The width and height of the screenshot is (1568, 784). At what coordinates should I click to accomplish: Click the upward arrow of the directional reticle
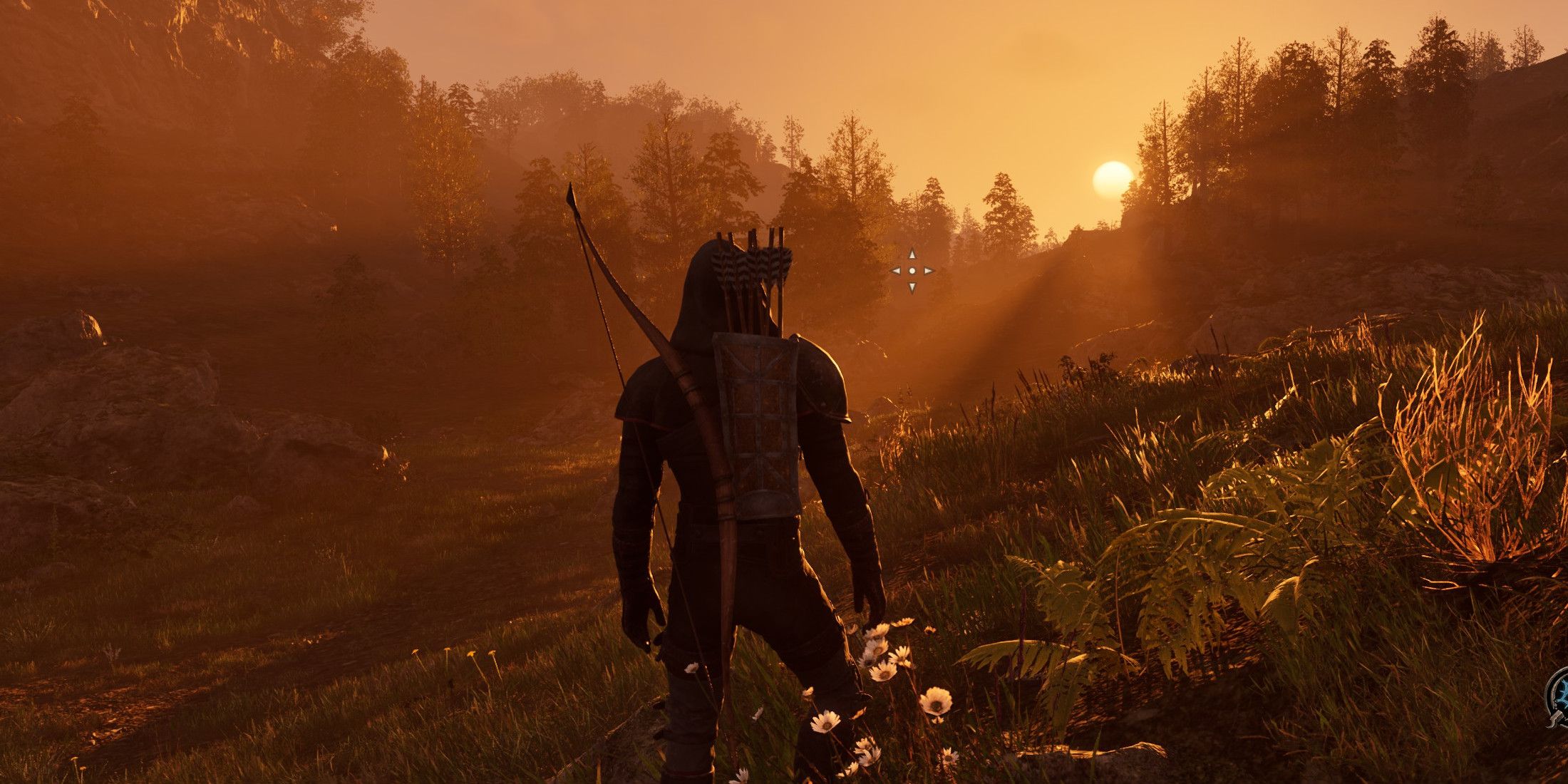tap(912, 254)
